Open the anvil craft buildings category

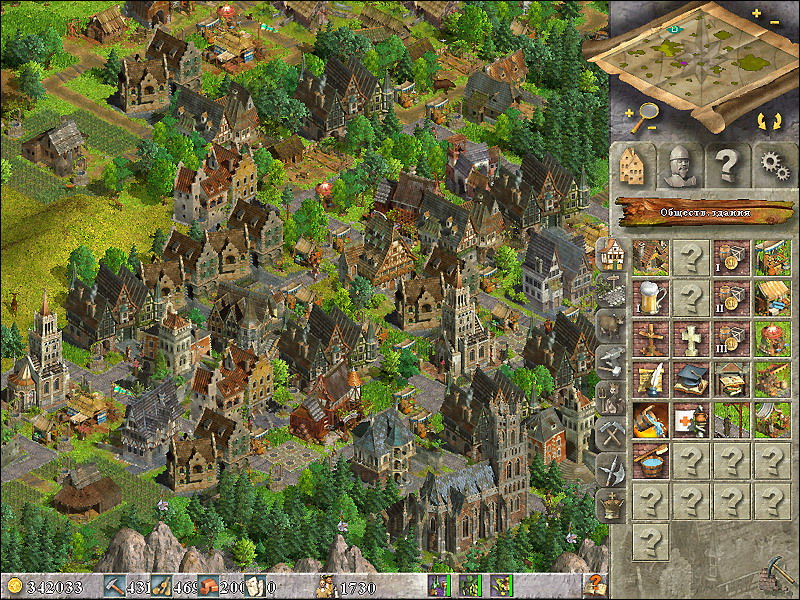coord(610,361)
